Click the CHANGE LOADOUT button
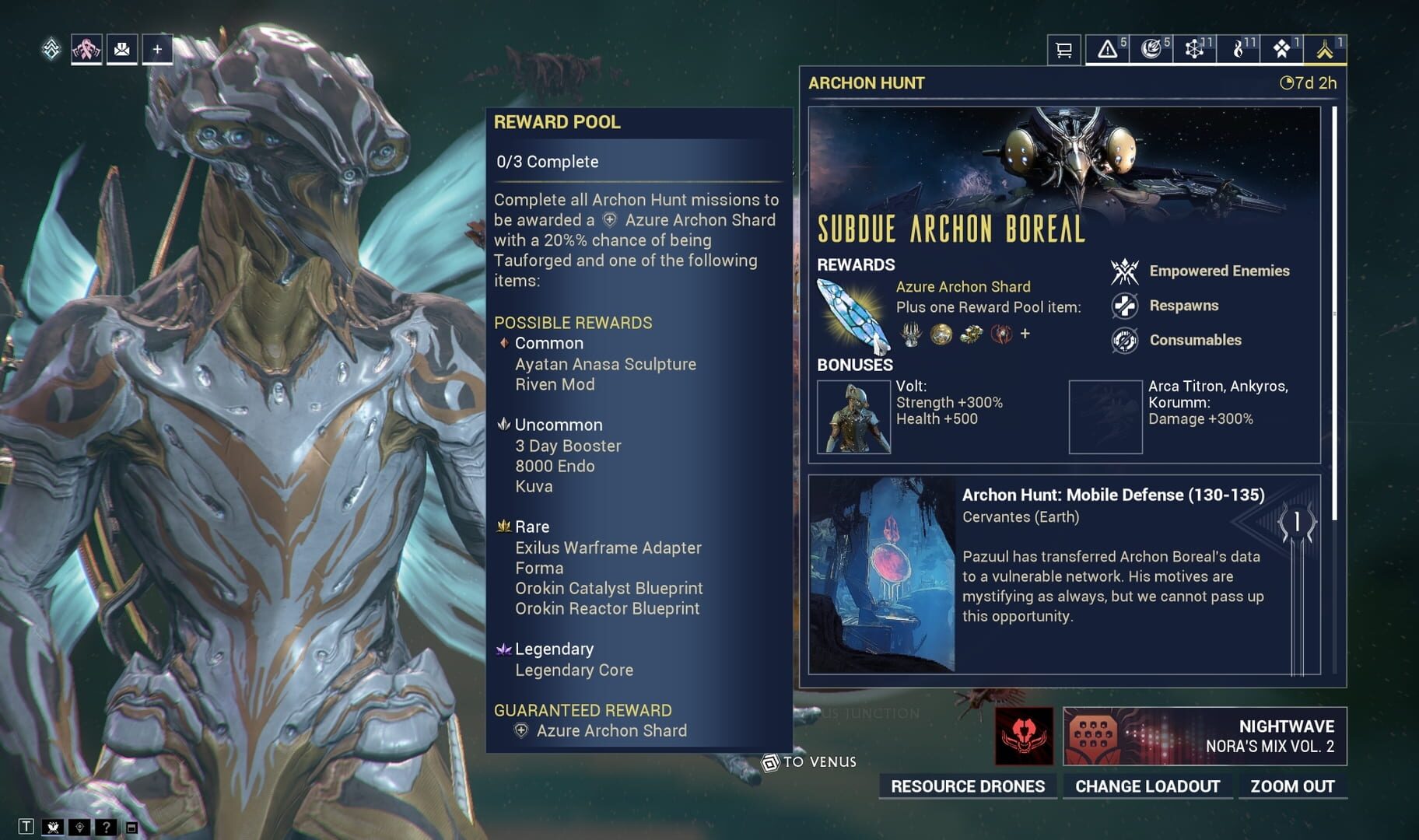 (x=1148, y=786)
